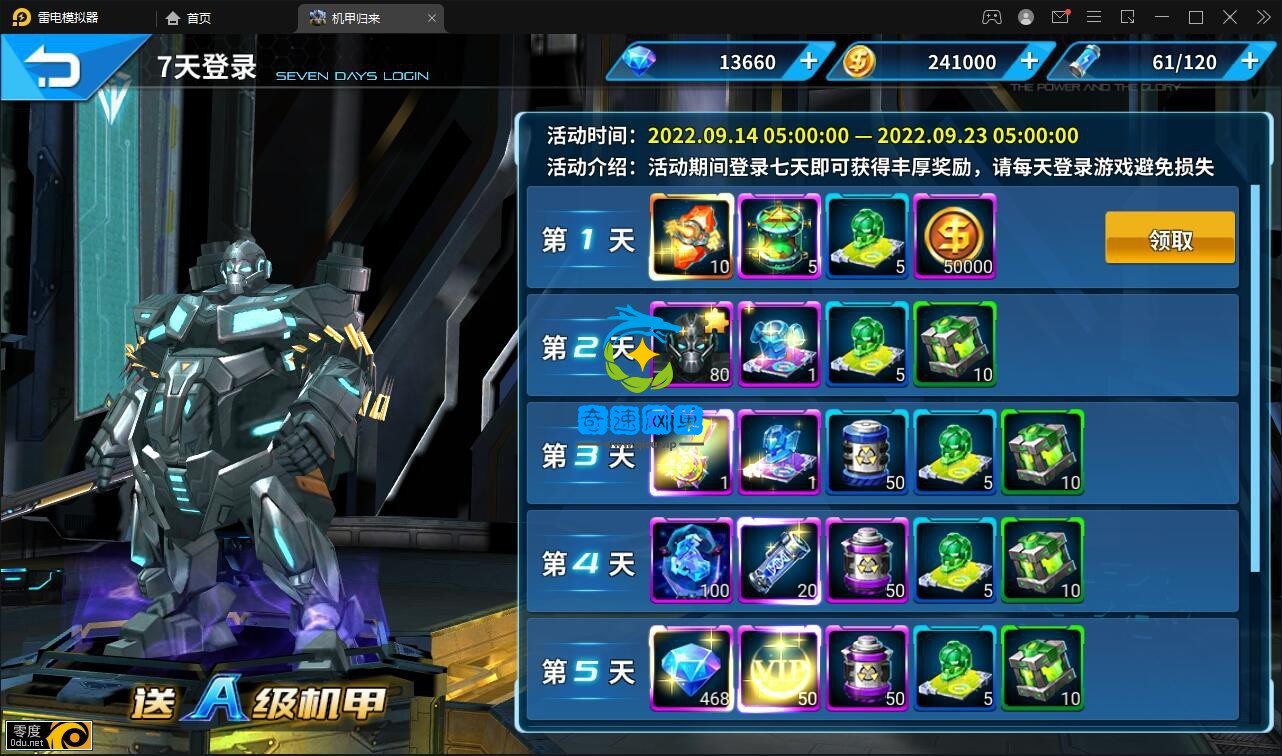Add more gold coins with the plus button
This screenshot has width=1282, height=756.
(1029, 62)
